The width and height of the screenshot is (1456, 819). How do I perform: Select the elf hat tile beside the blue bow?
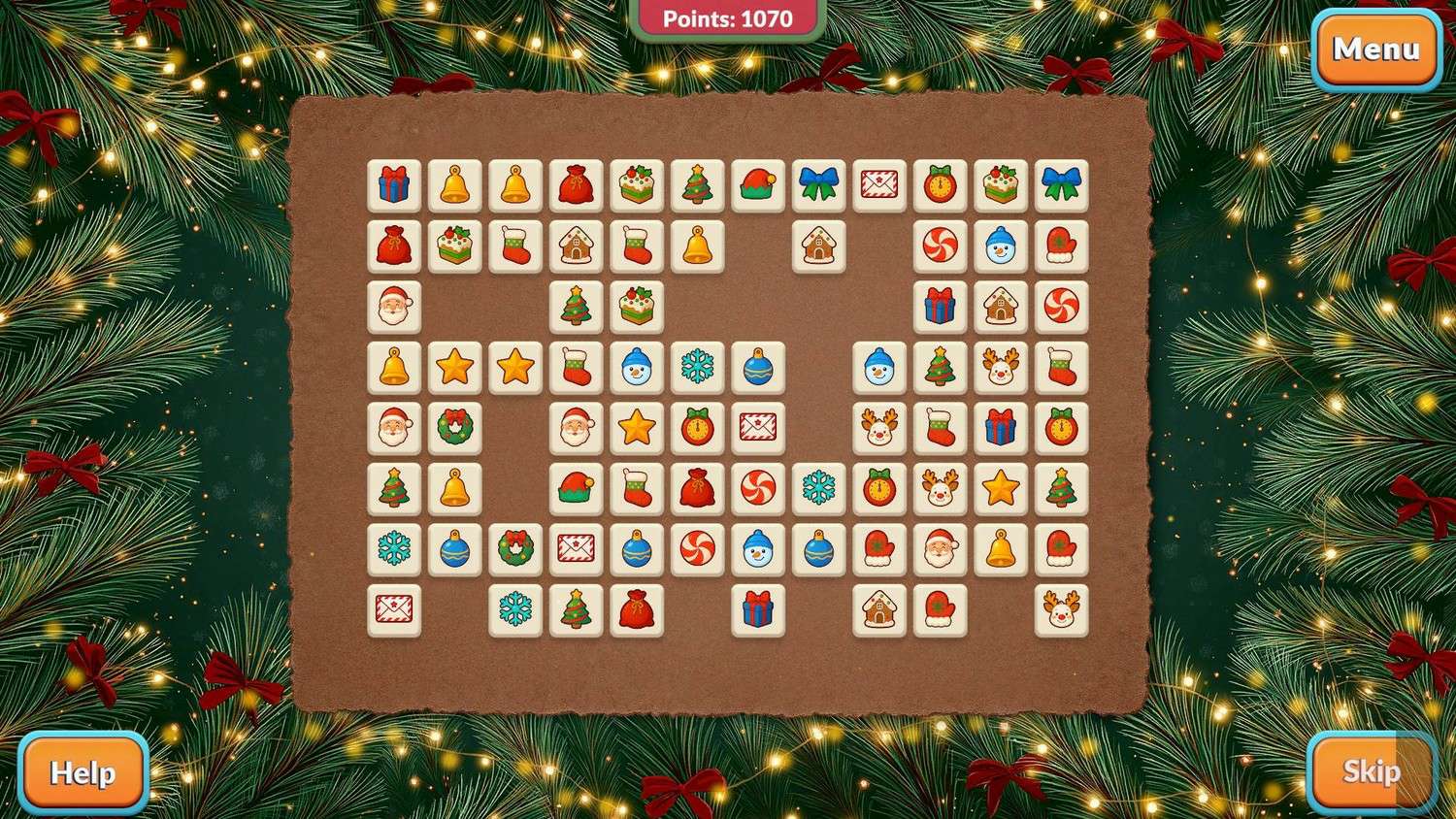point(757,185)
